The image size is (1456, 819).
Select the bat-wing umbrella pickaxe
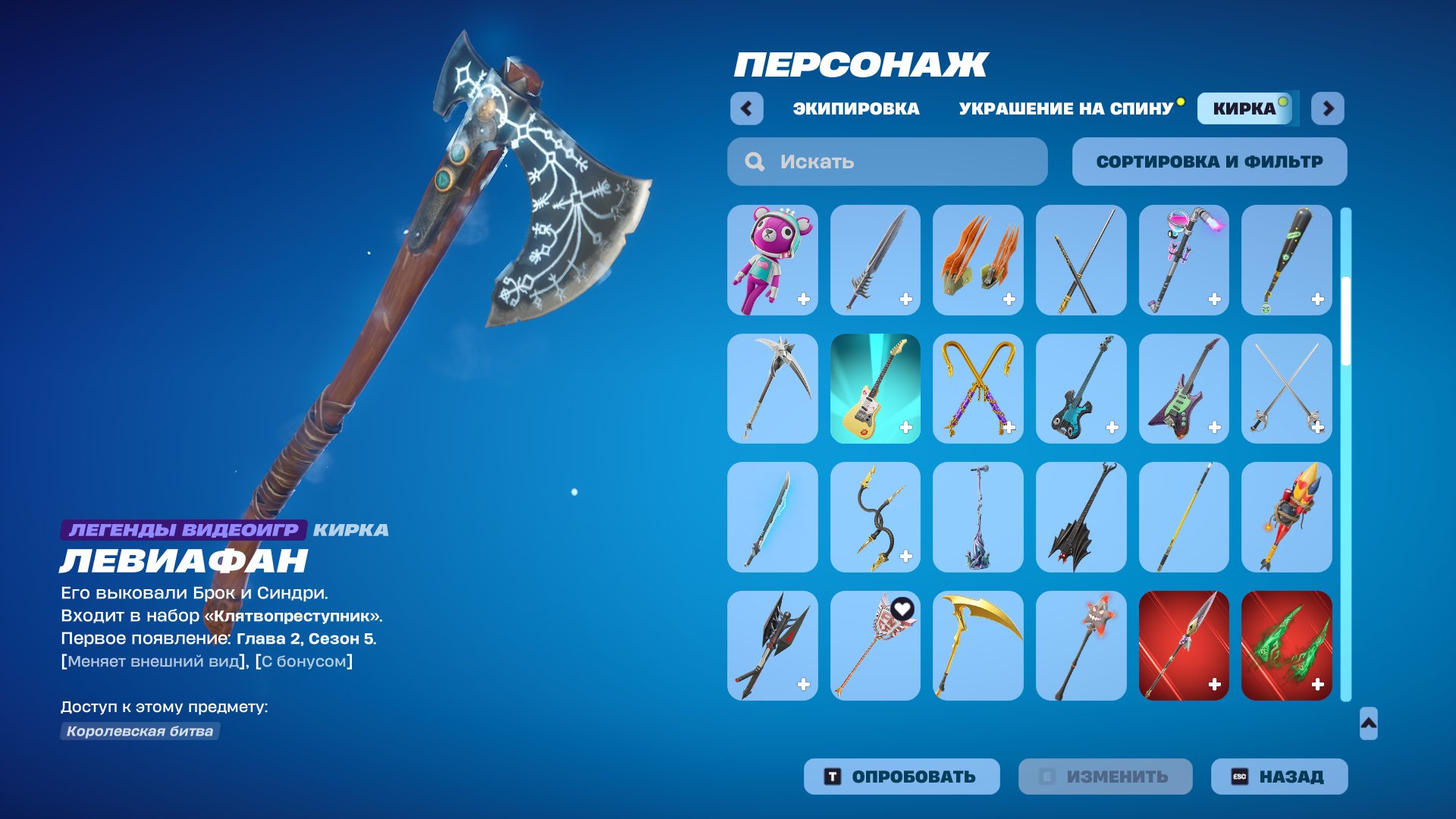tap(1081, 516)
